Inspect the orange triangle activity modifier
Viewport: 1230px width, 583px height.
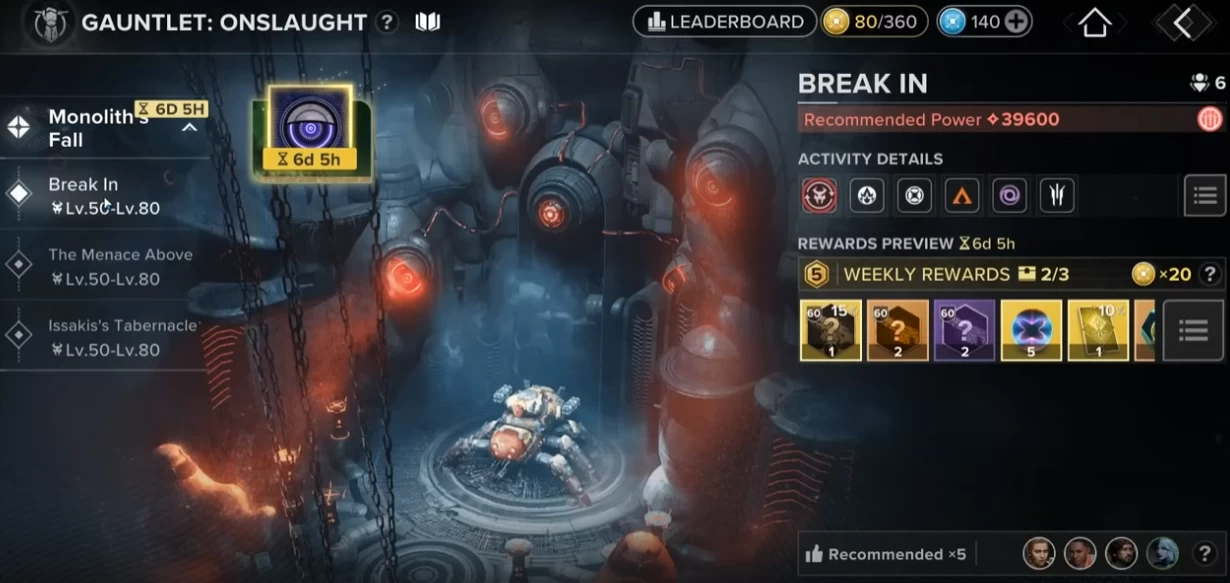coord(962,196)
